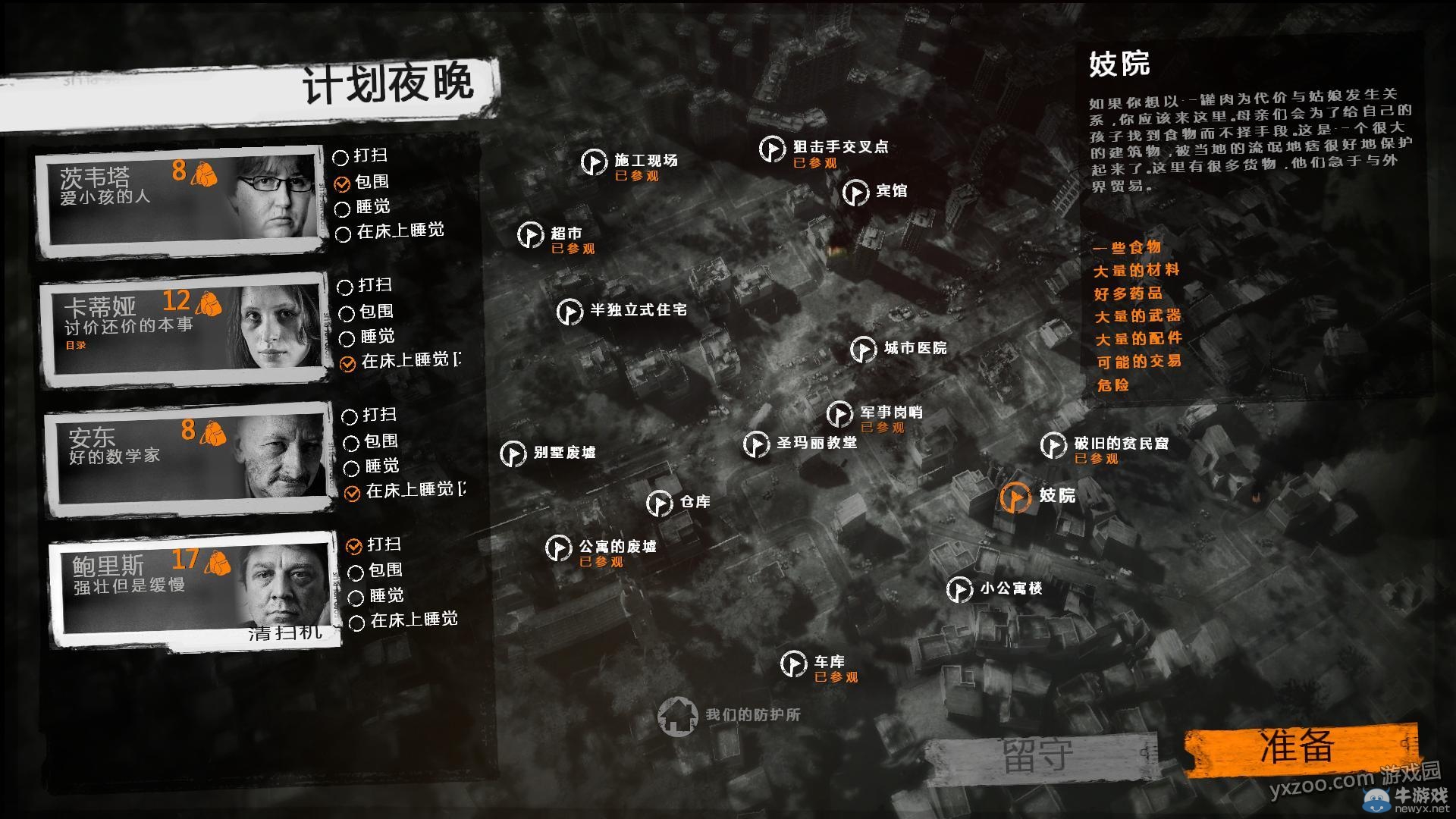Open the 宾馆 hotel location marker

856,192
